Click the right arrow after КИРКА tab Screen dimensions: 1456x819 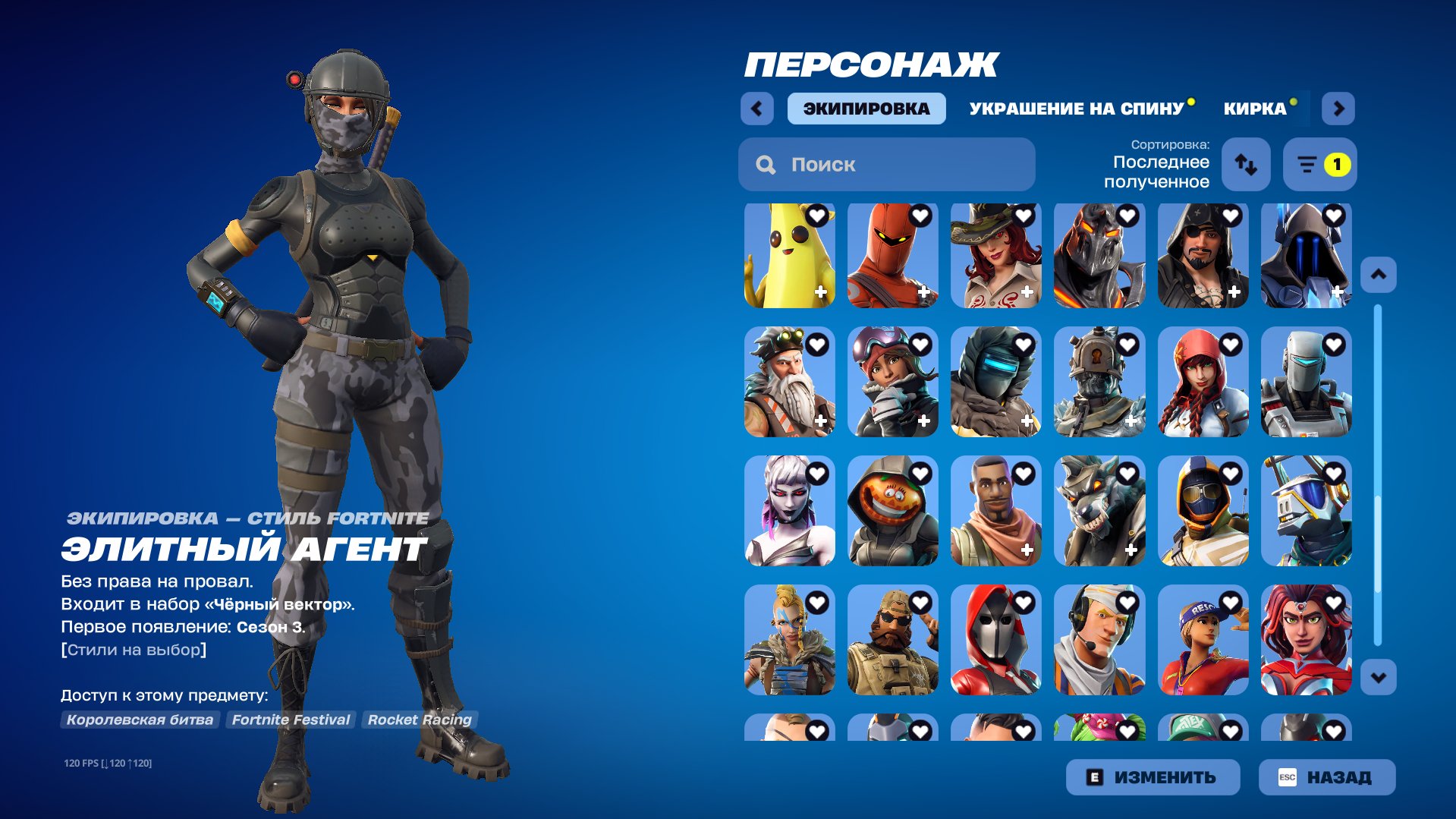(1338, 108)
